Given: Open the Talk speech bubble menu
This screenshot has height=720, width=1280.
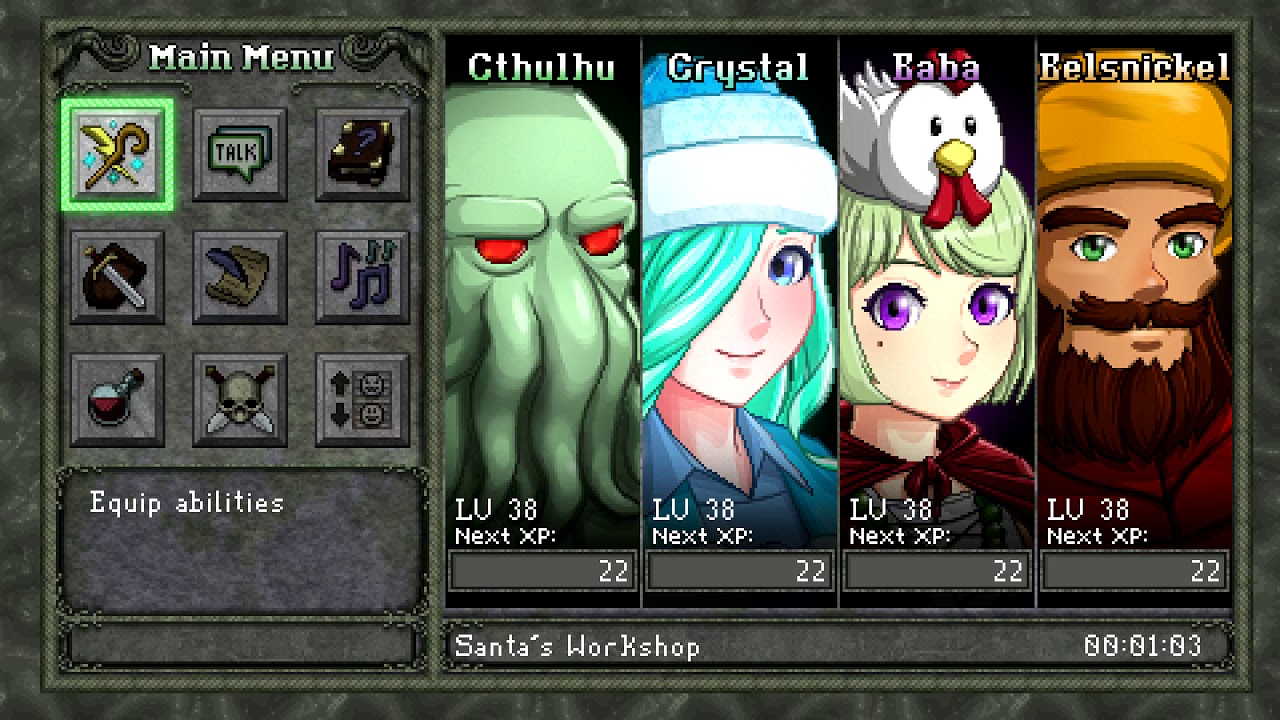Looking at the screenshot, I should pos(238,152).
